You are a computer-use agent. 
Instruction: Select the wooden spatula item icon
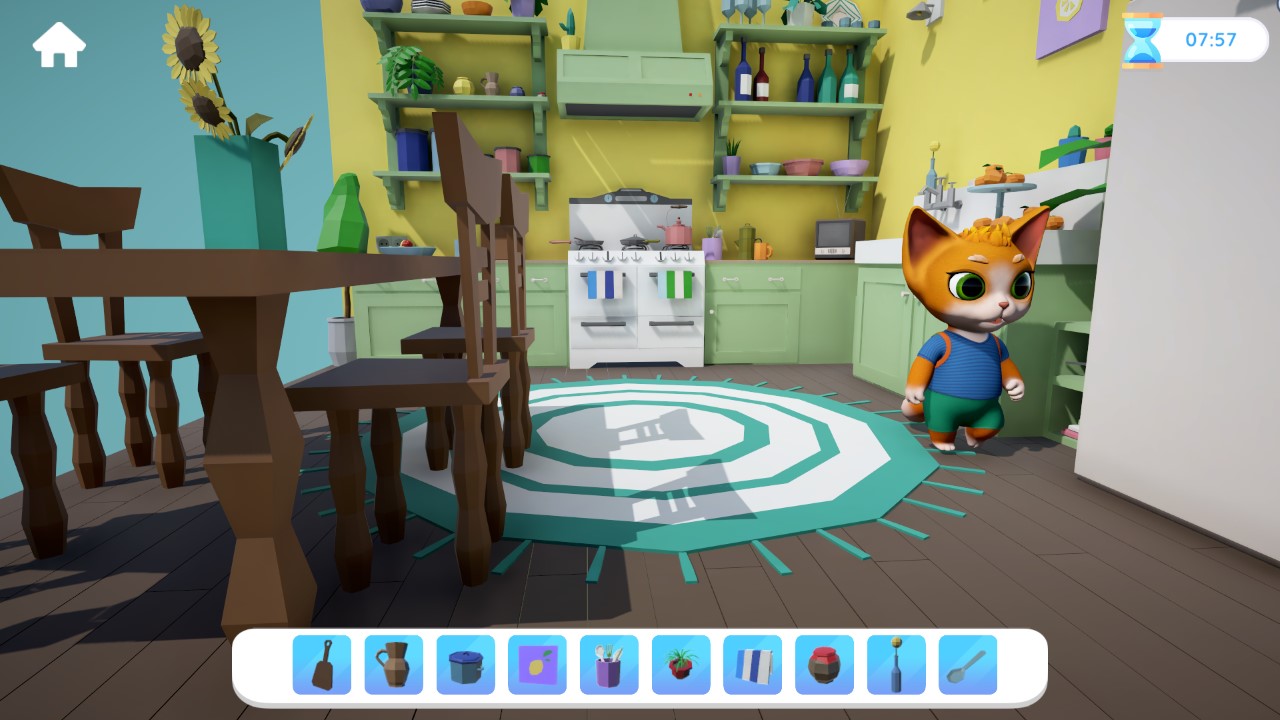[x=320, y=663]
